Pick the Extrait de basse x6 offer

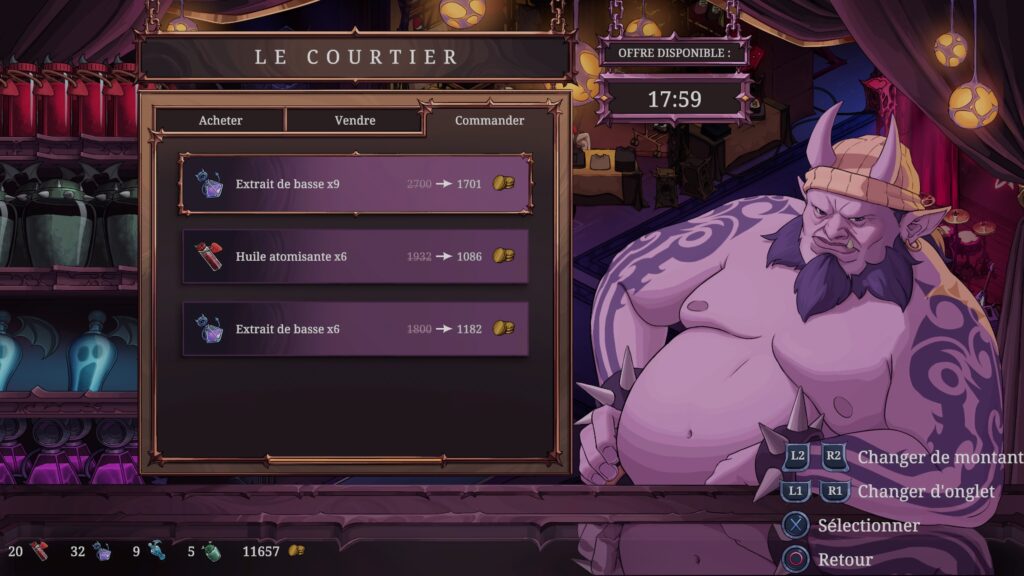355,329
